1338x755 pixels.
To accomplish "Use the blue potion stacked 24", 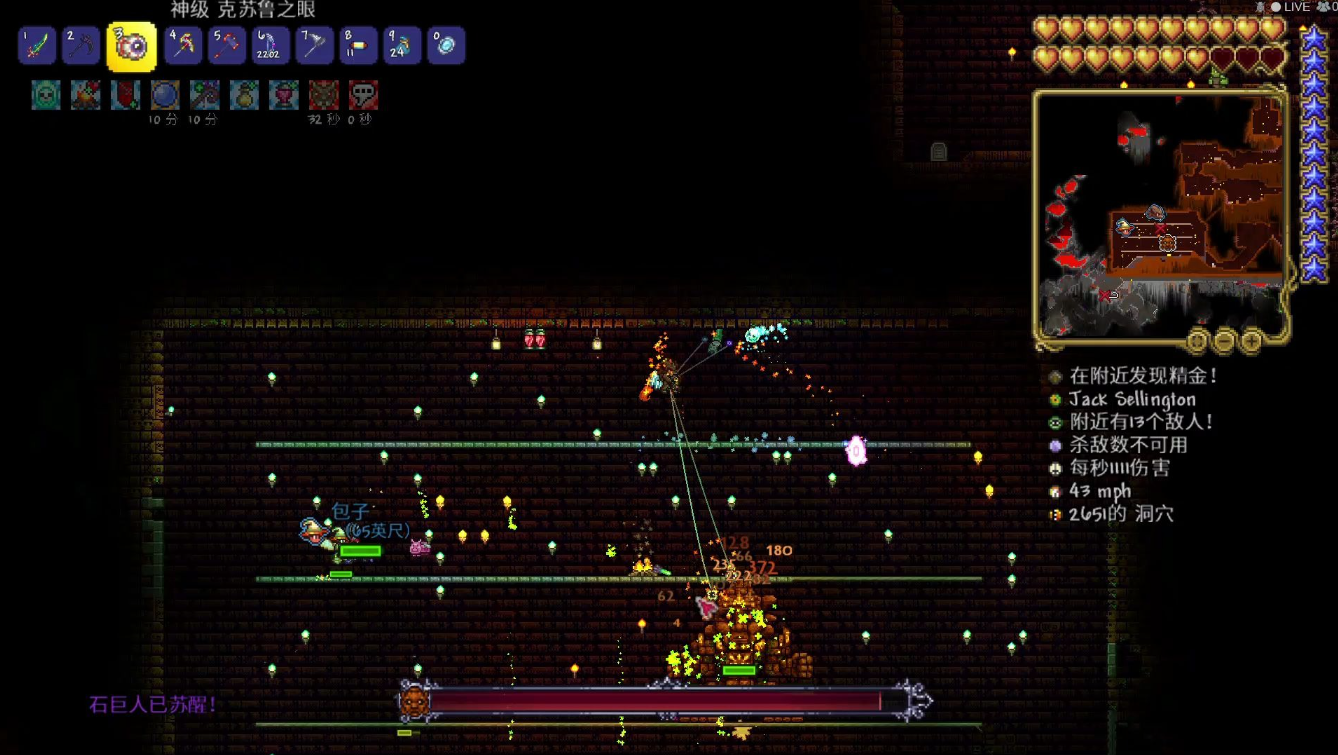I will [402, 46].
